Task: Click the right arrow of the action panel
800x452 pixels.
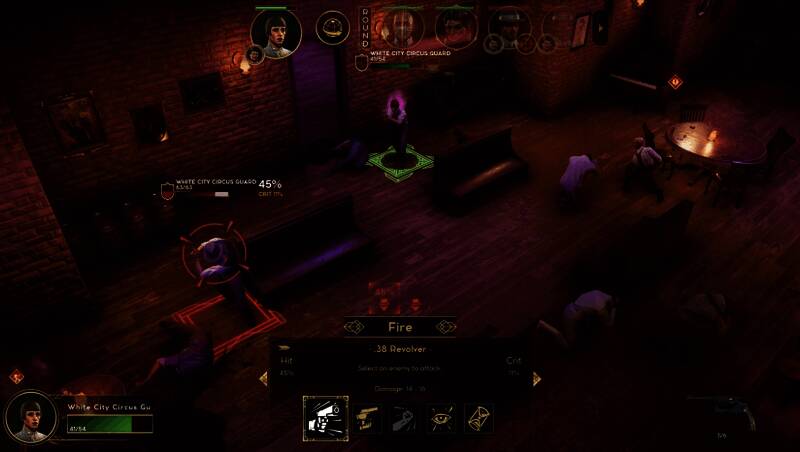Action: [x=536, y=378]
